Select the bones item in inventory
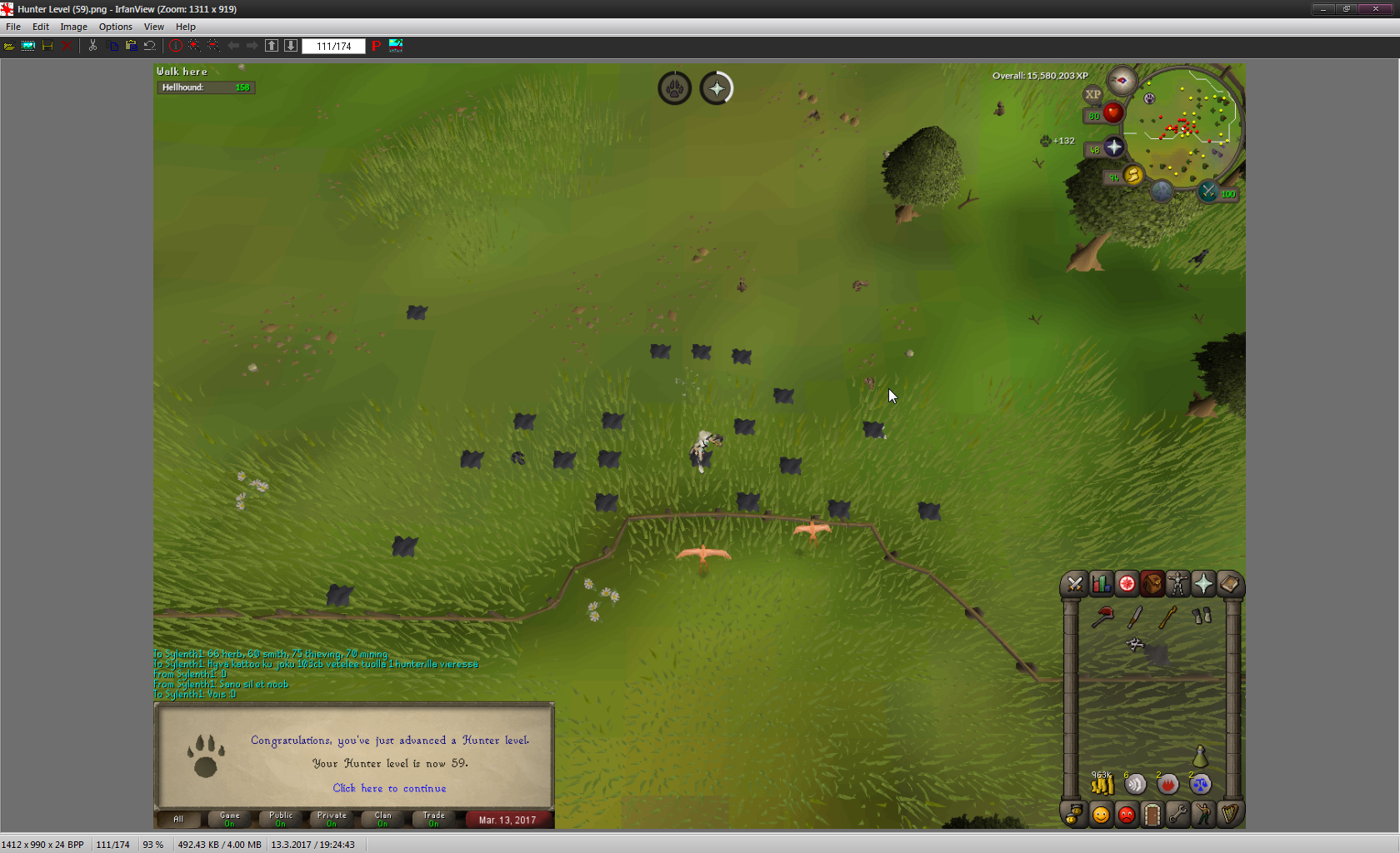The image size is (1400, 853). pyautogui.click(x=1135, y=644)
